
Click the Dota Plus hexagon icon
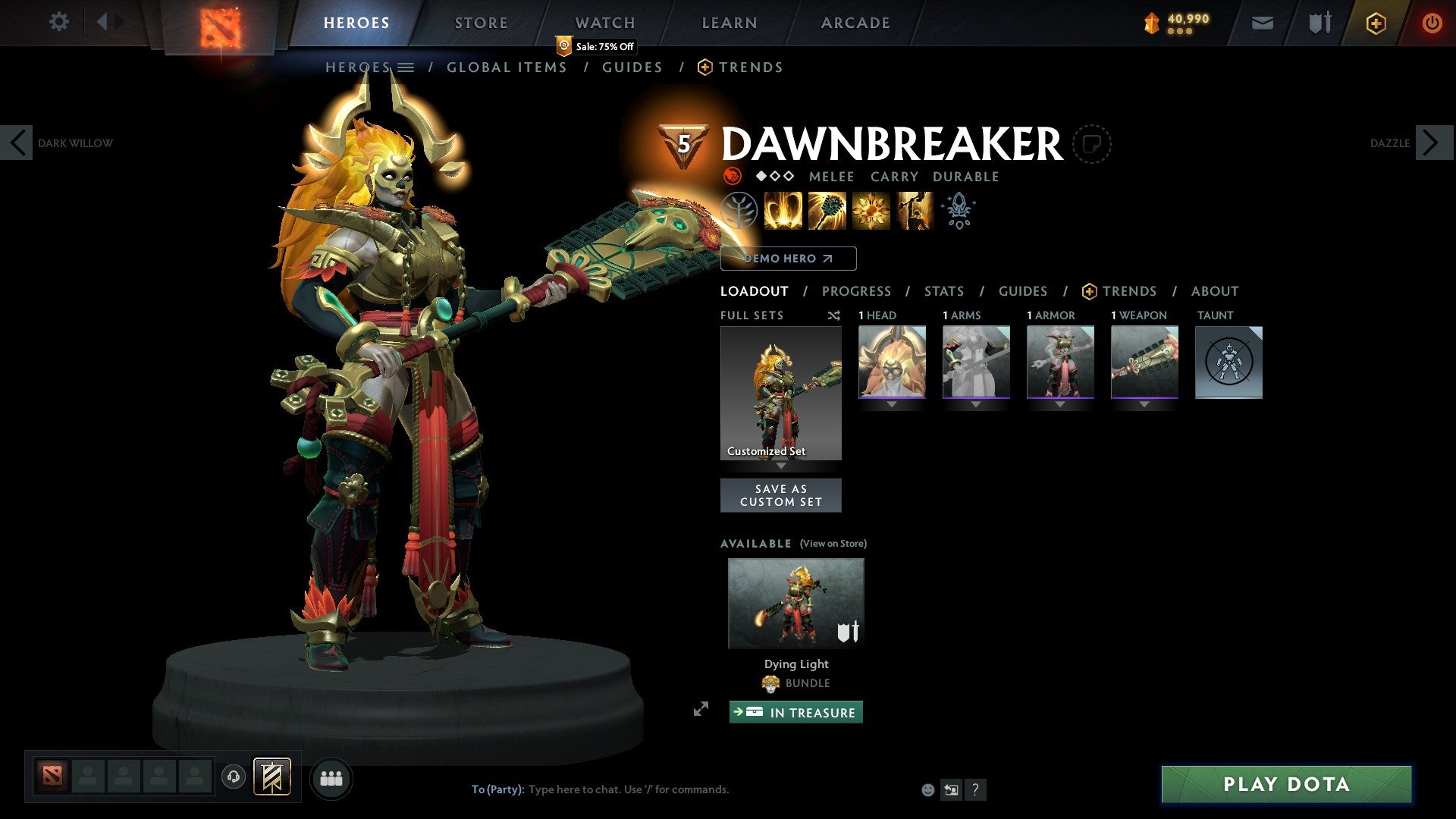coord(1375,23)
